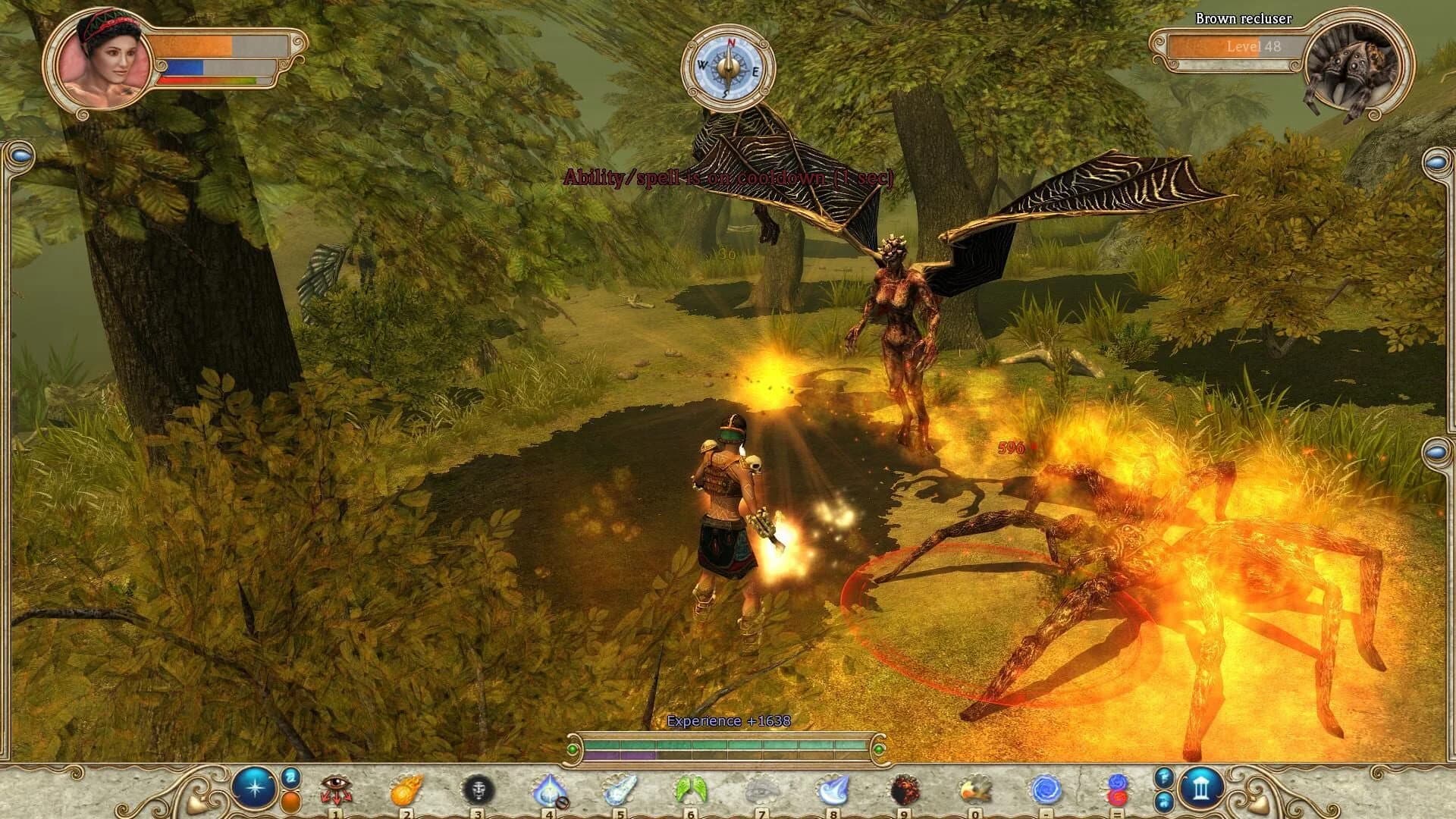The width and height of the screenshot is (1456, 819).
Task: Click the upper small blue orb near the temple button
Action: 1163,777
